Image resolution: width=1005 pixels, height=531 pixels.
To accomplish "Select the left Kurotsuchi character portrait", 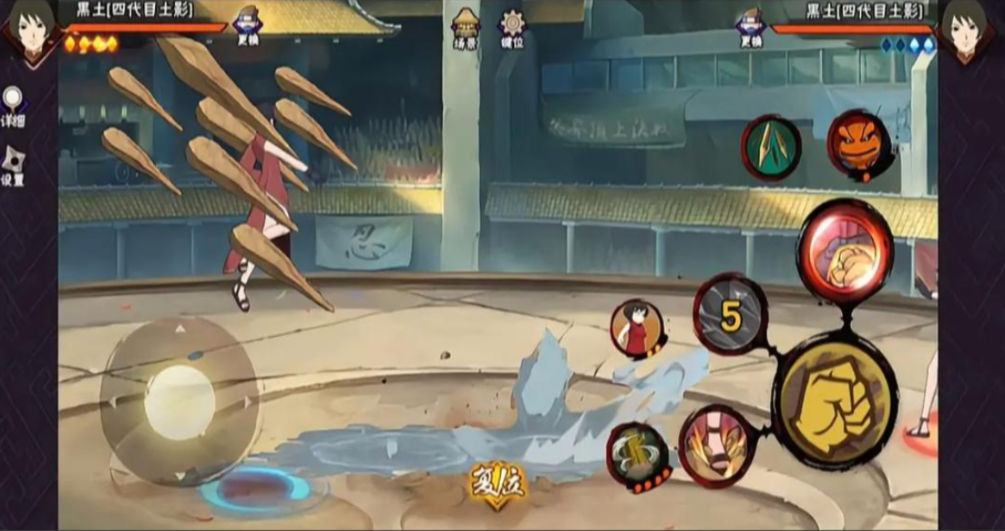I will coord(29,30).
